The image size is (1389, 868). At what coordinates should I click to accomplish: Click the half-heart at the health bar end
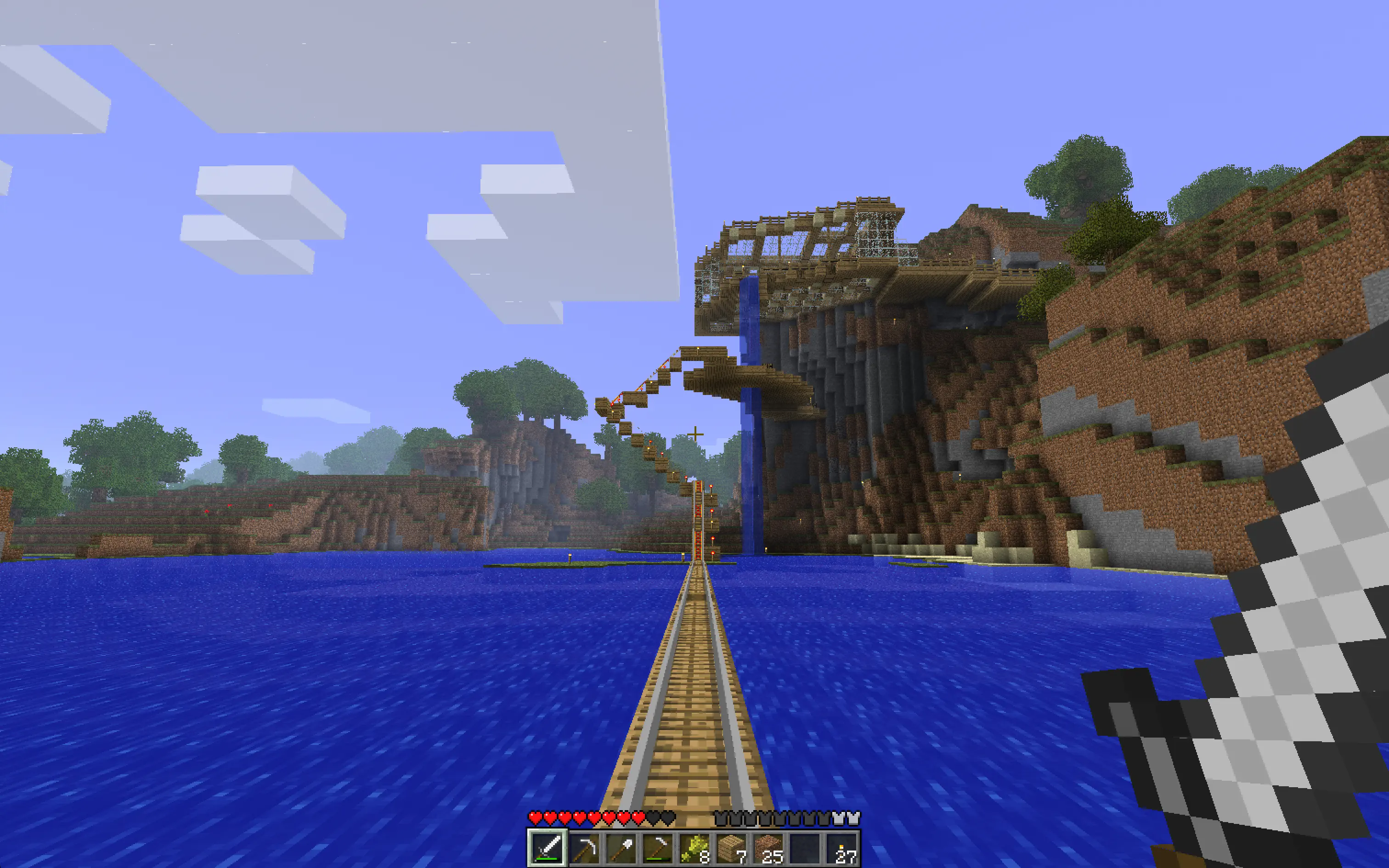[639, 817]
